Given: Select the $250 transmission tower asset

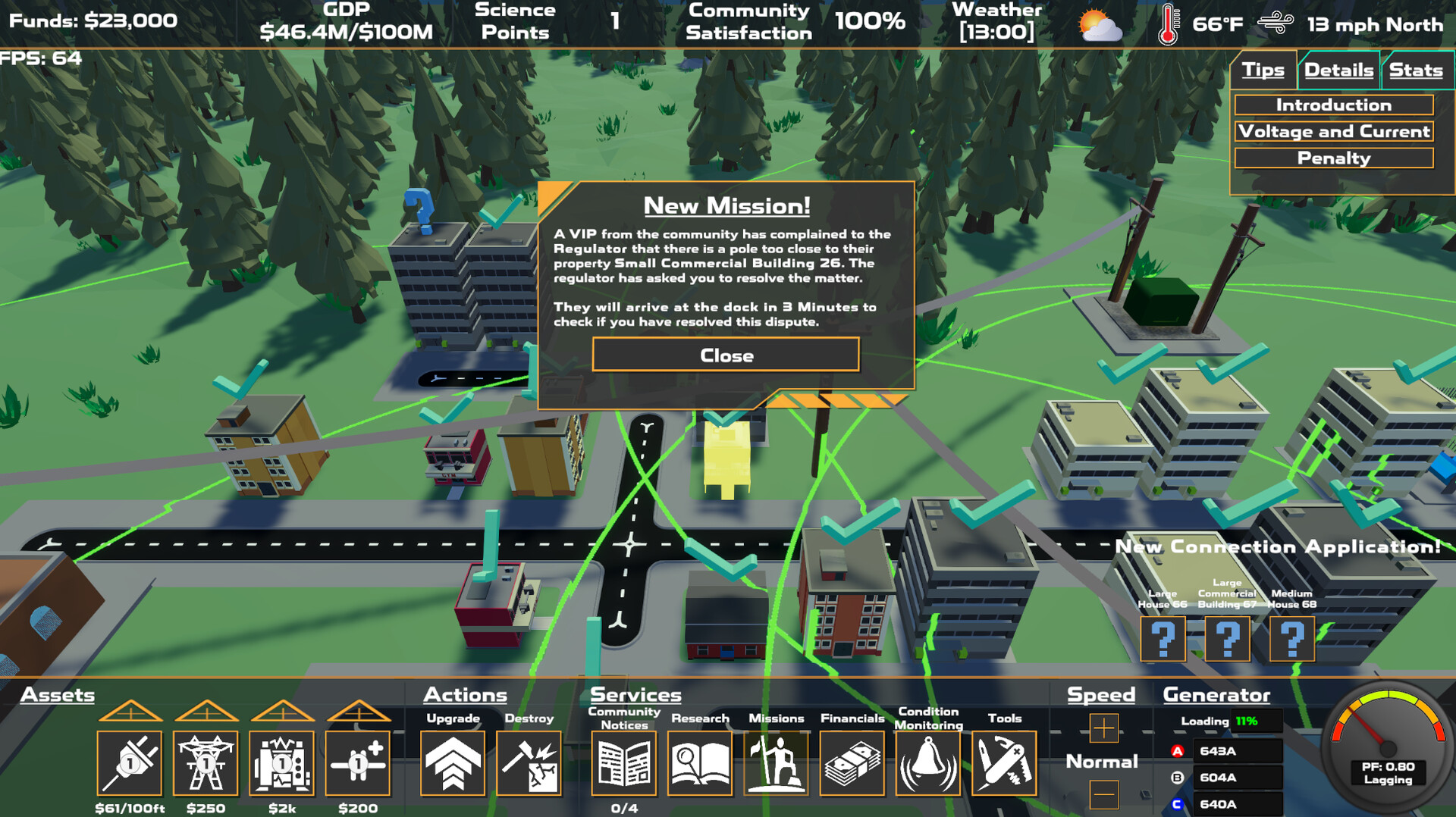Looking at the screenshot, I should [205, 763].
